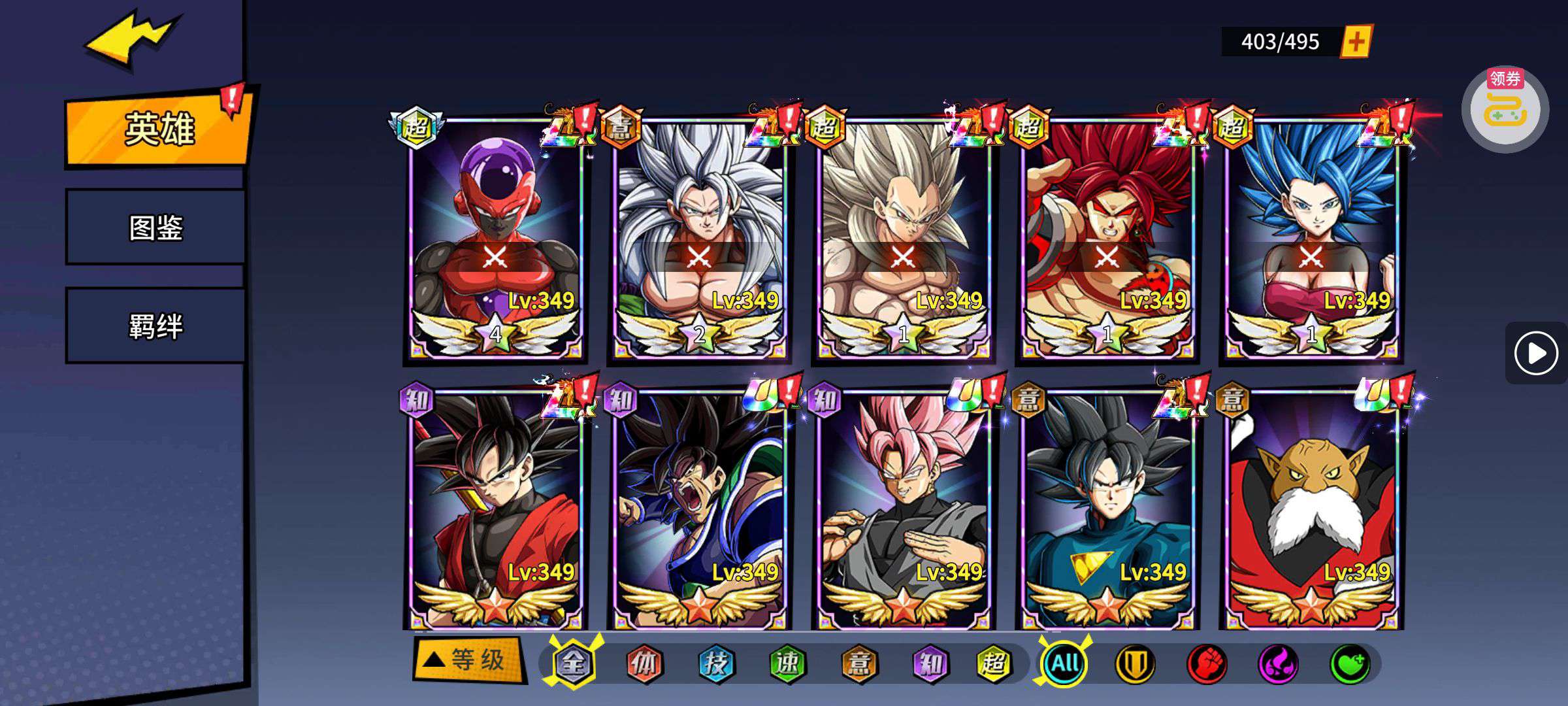Image resolution: width=1568 pixels, height=706 pixels.
Task: Open the 羁绊 bonds tab
Action: pos(155,326)
